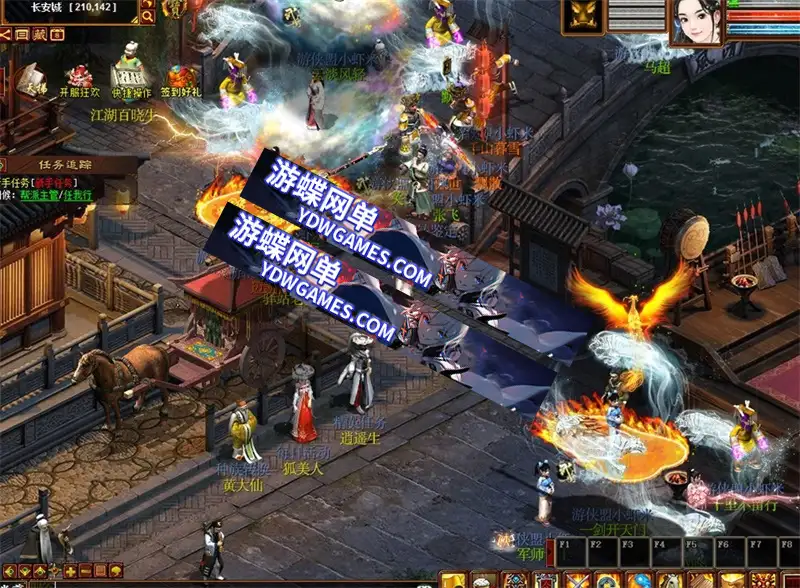Click the 任务追踪 quest tracker header
Viewport: 800px width, 588px height.
point(65,164)
